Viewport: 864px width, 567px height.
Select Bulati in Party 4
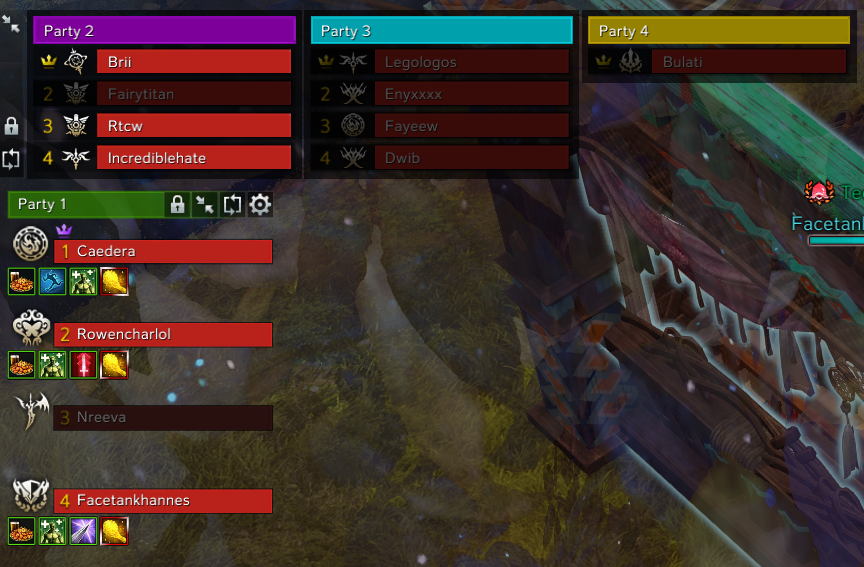point(749,62)
